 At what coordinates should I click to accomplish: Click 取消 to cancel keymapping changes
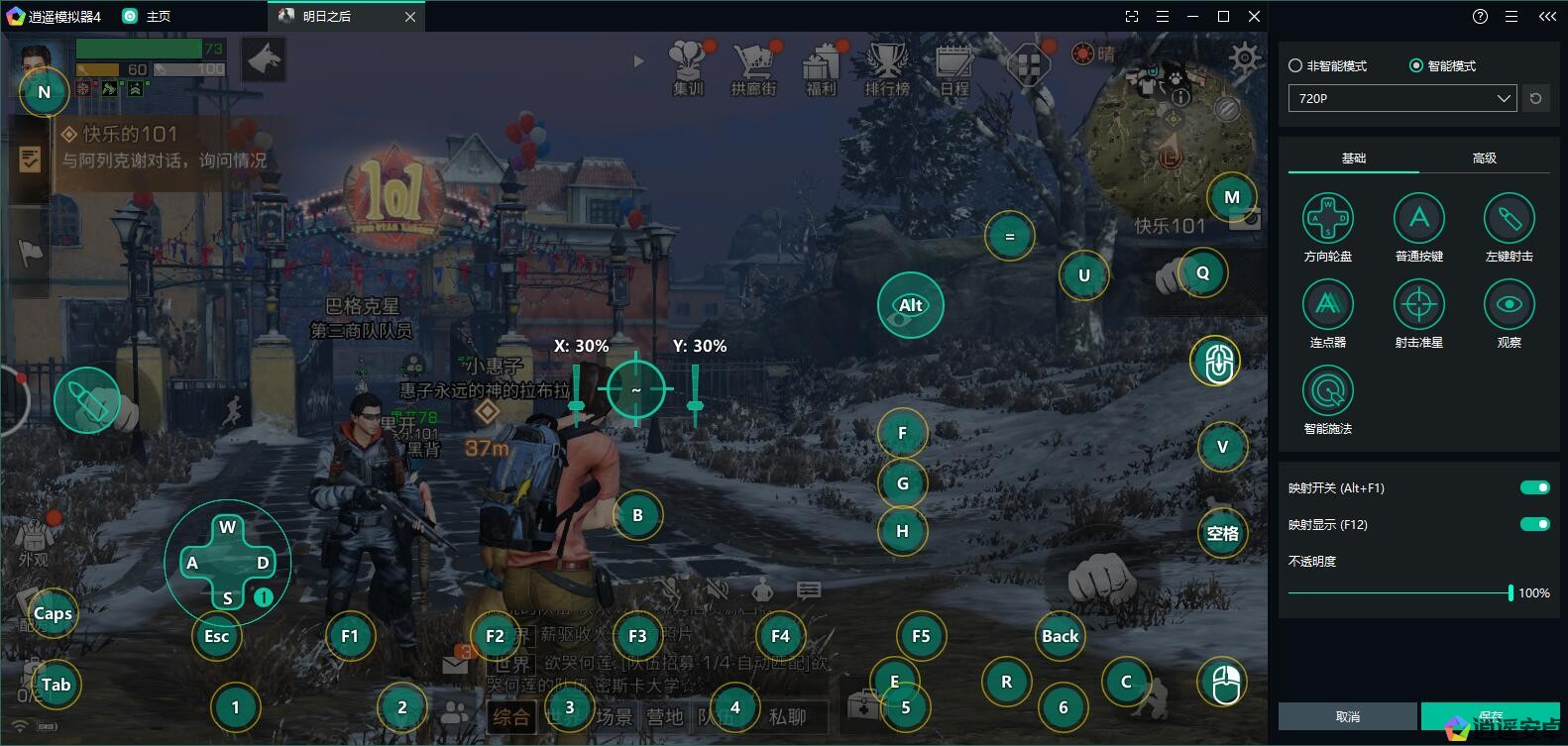pos(1347,716)
